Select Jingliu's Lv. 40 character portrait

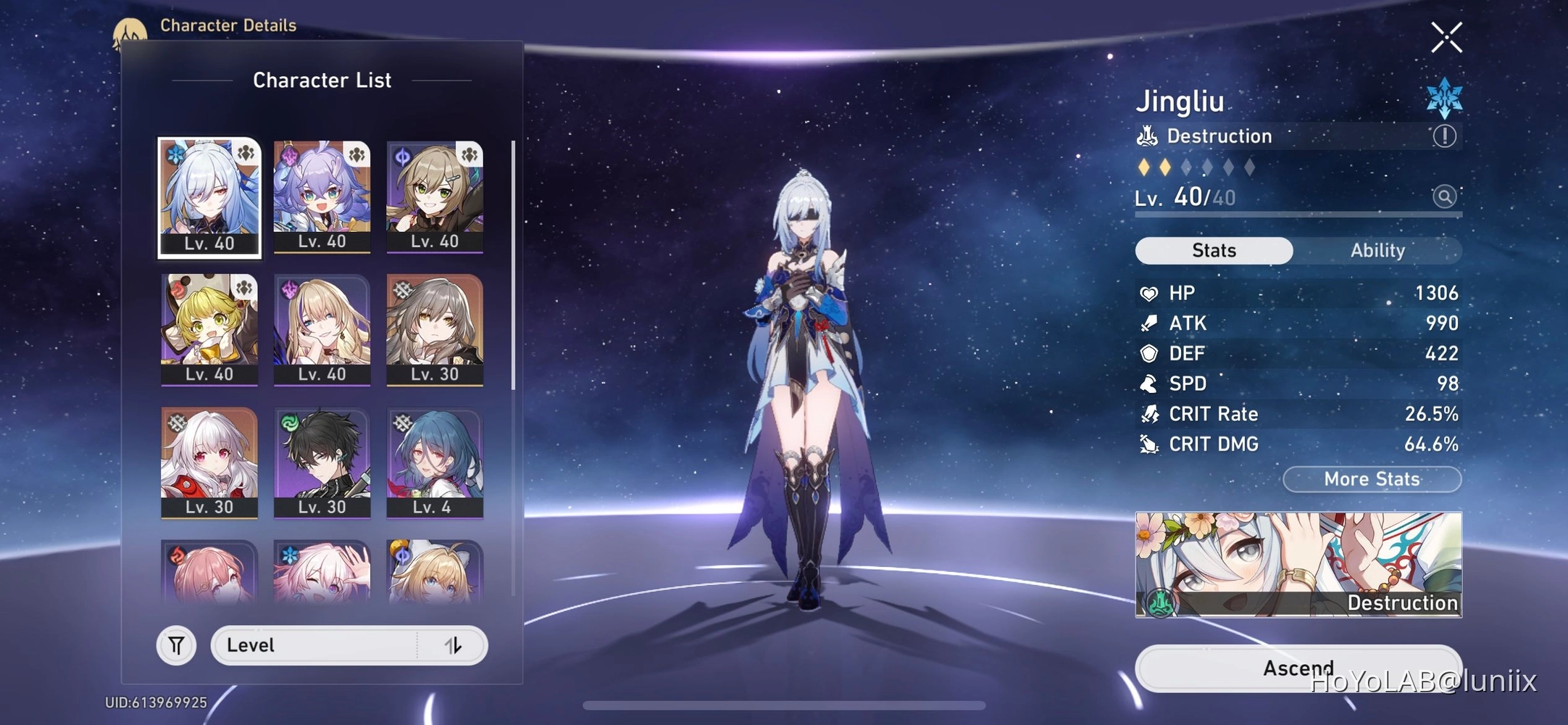tap(209, 196)
